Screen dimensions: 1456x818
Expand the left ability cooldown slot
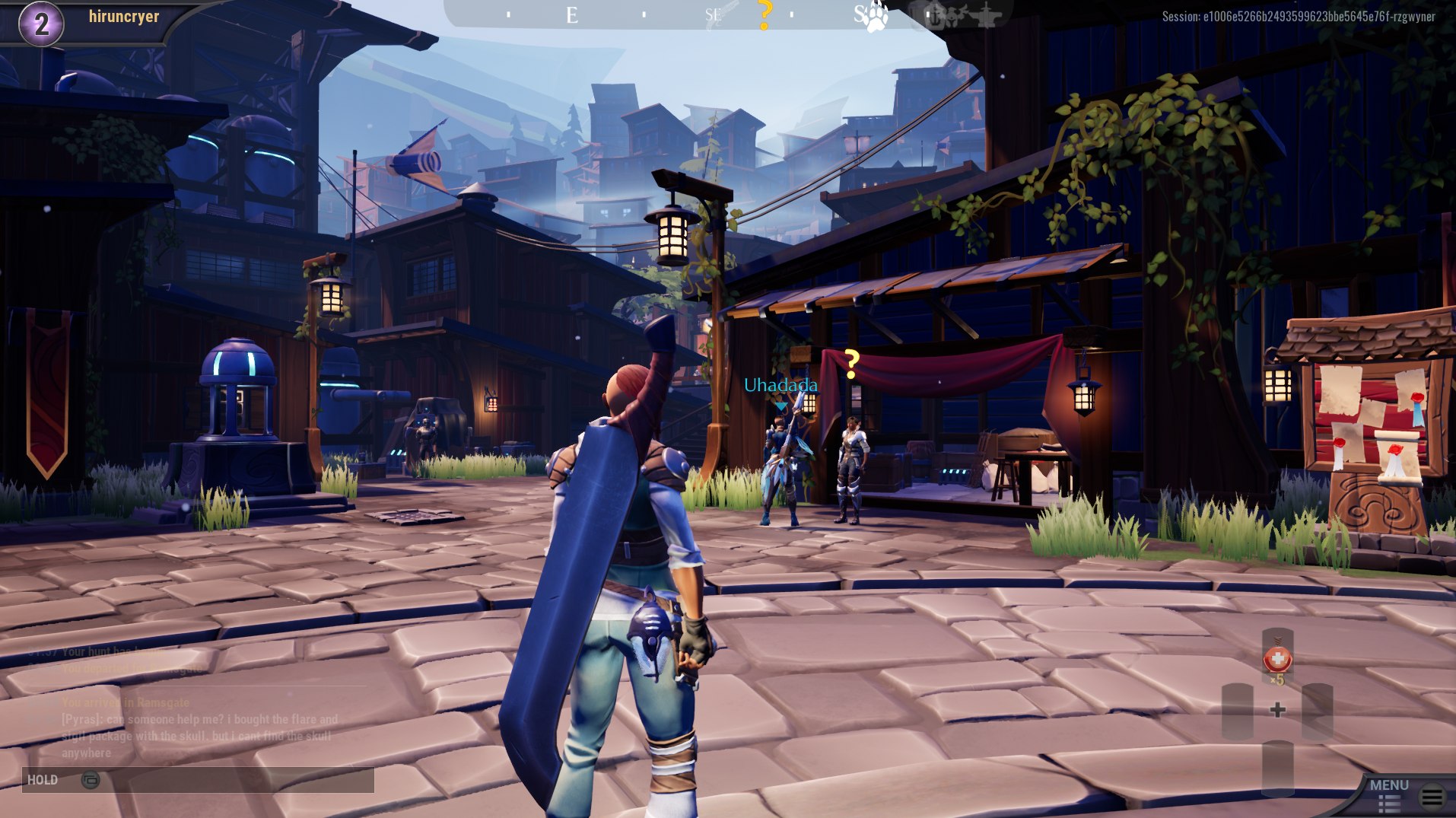pos(1238,711)
